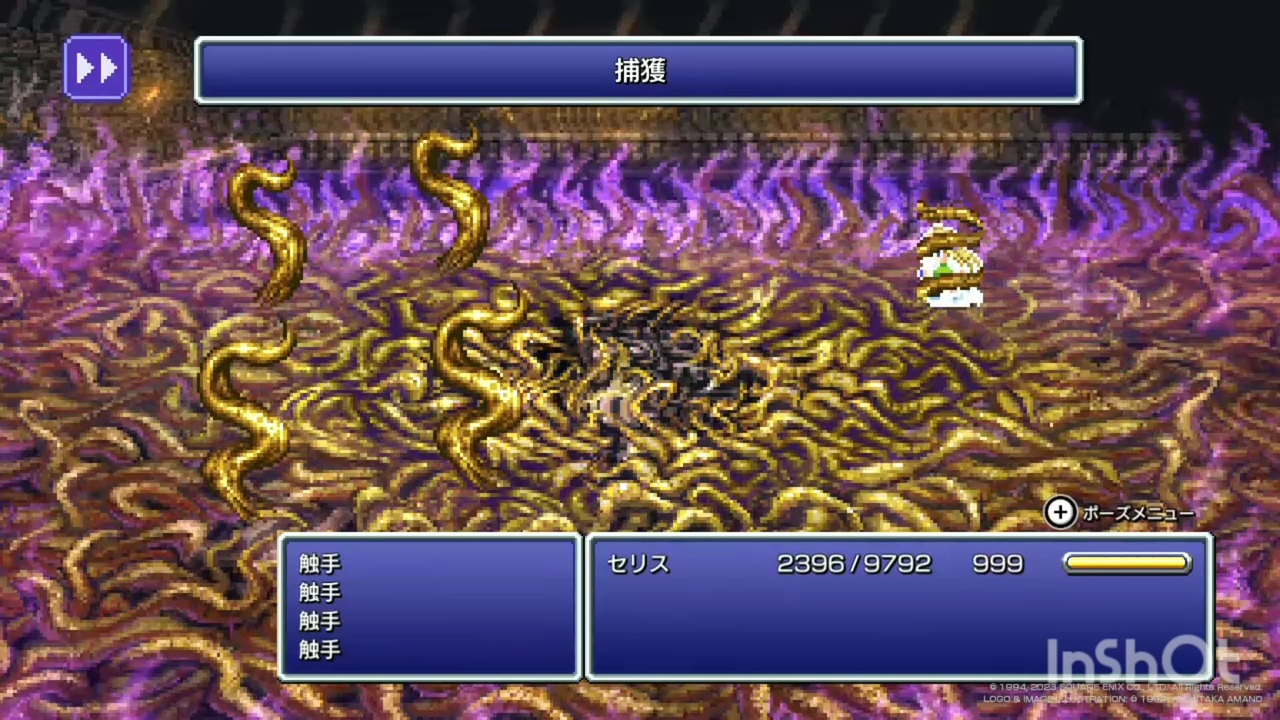
Task: Click セリス's yellow ATB gauge
Action: 1127,564
